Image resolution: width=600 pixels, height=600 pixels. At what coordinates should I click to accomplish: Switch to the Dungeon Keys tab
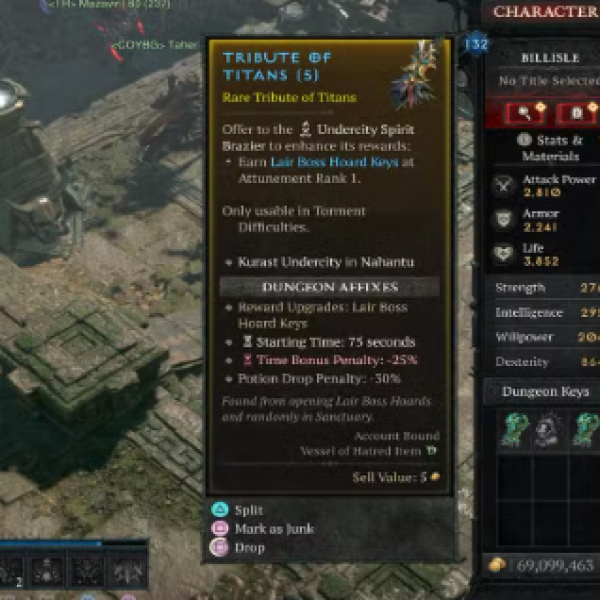click(x=545, y=392)
